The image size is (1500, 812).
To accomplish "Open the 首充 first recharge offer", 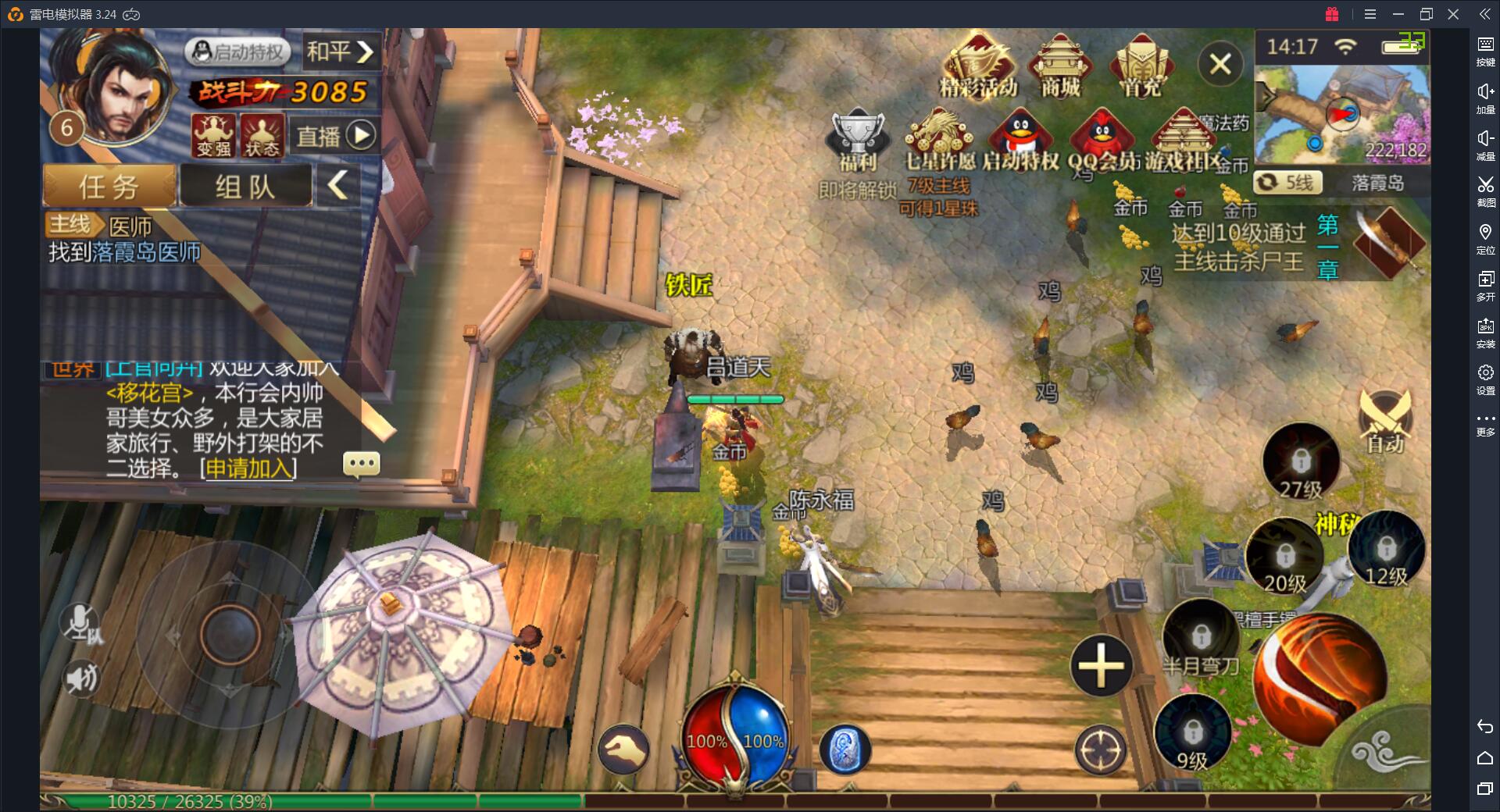I will (x=1141, y=66).
